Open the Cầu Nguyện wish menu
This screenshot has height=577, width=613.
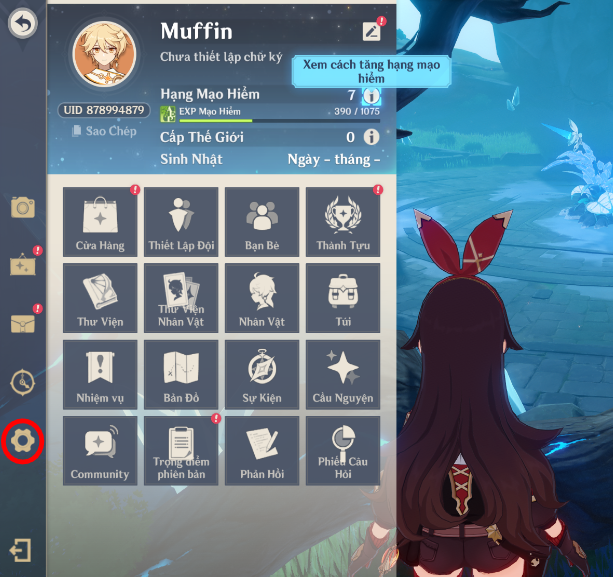coord(343,374)
